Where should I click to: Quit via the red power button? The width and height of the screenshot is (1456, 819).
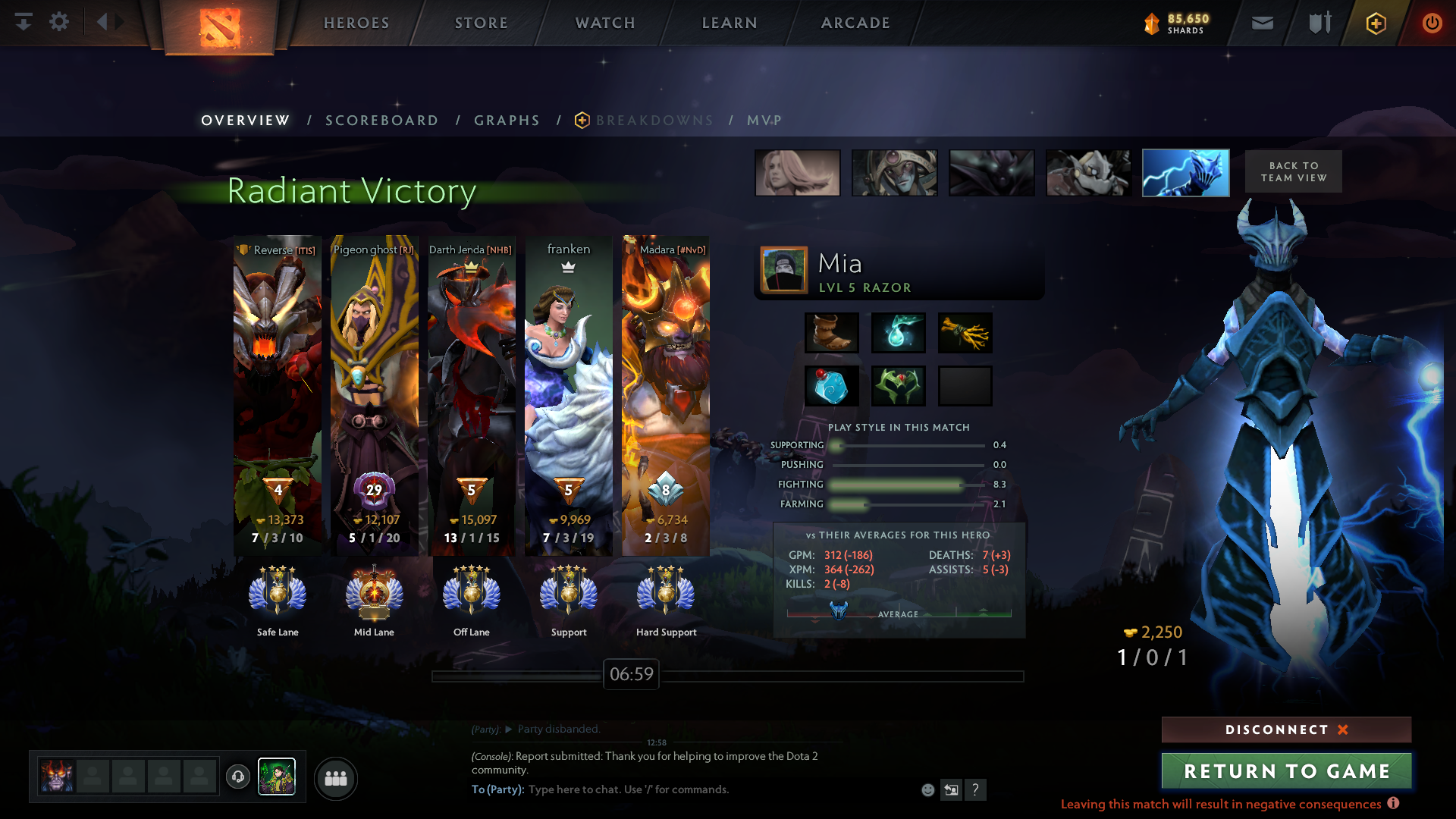point(1432,23)
